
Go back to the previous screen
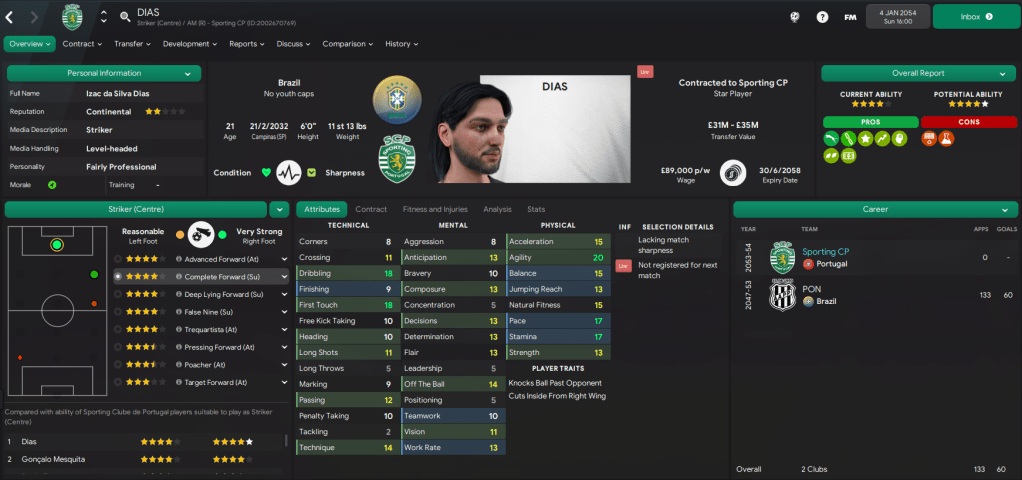[x=10, y=17]
